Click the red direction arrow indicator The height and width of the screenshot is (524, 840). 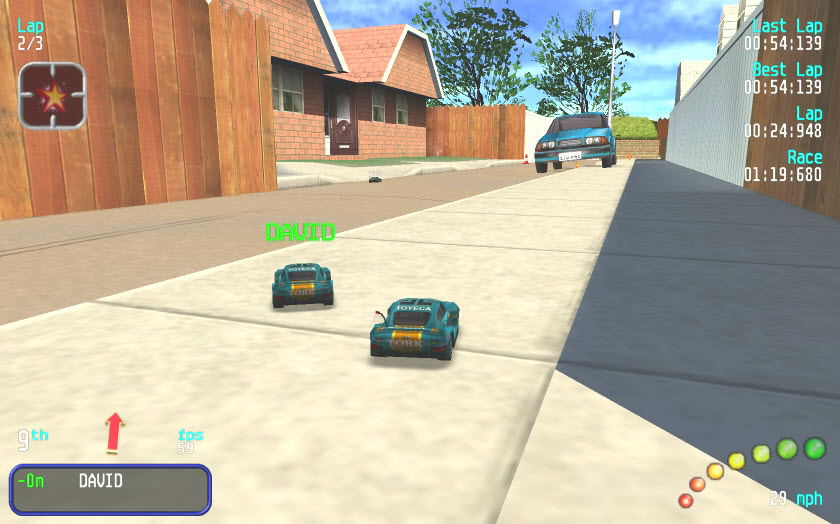point(114,431)
